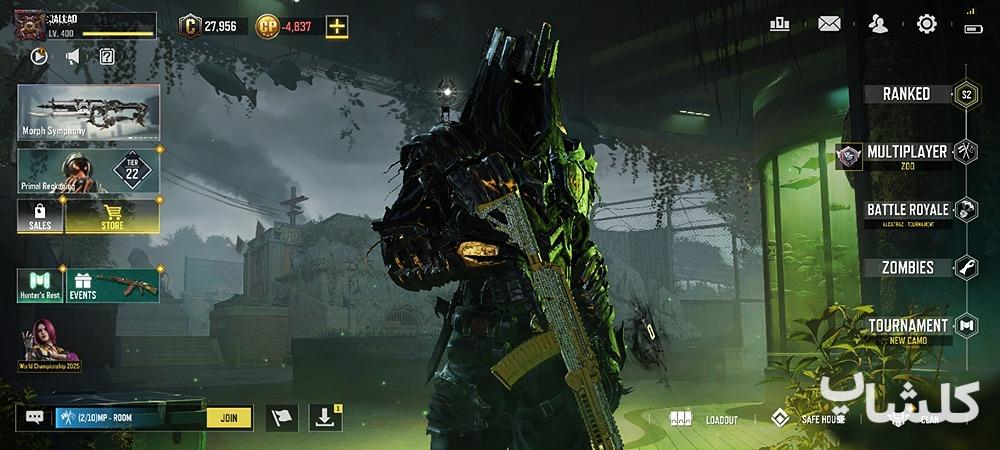
Task: Open the Loadout screen
Action: pyautogui.click(x=704, y=419)
